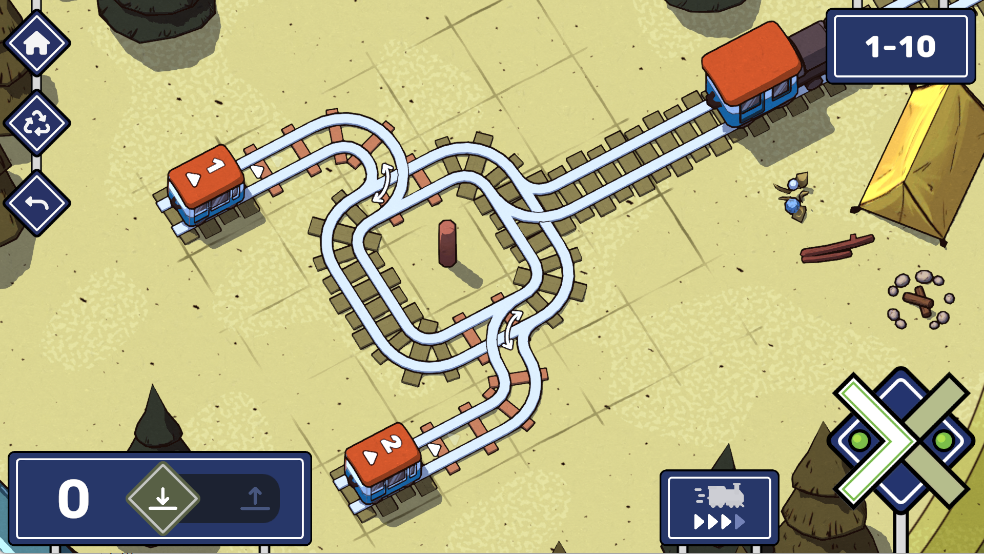Switch to the up-arrow track removal mode

click(254, 498)
